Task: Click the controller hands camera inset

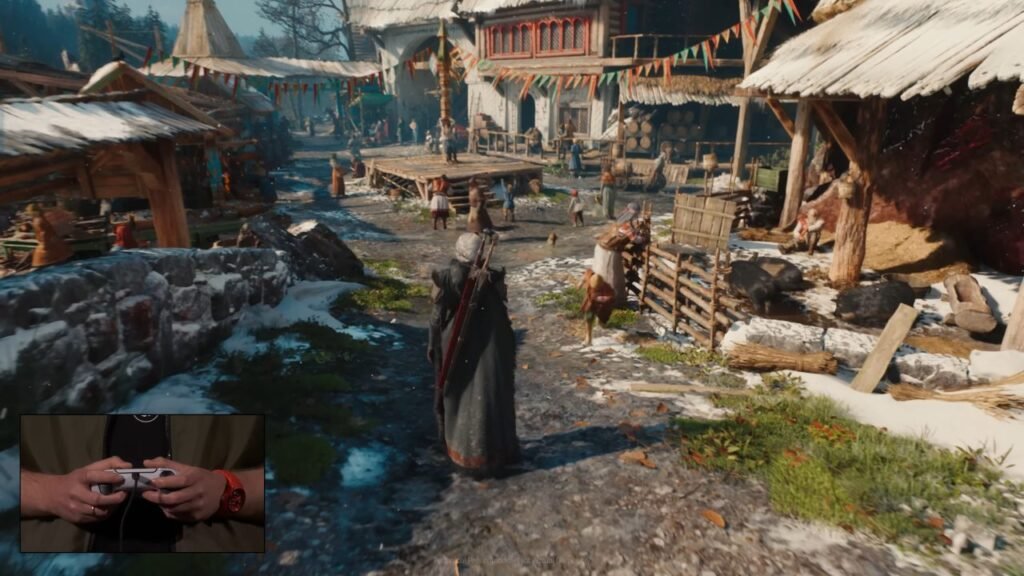Action: point(142,483)
